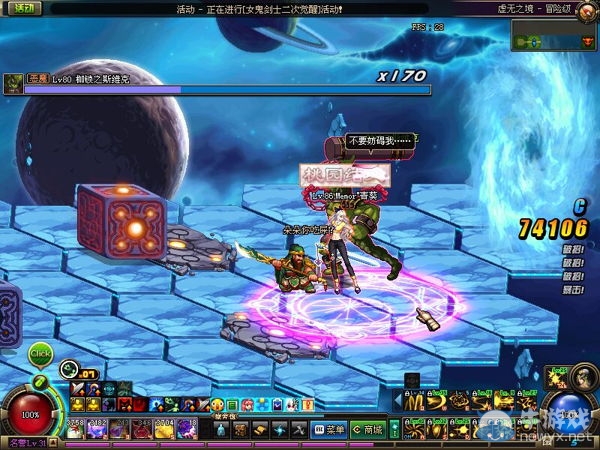This screenshot has height=450, width=600.
Task: Open the green pill fatigue icon
Action: click(x=41, y=382)
